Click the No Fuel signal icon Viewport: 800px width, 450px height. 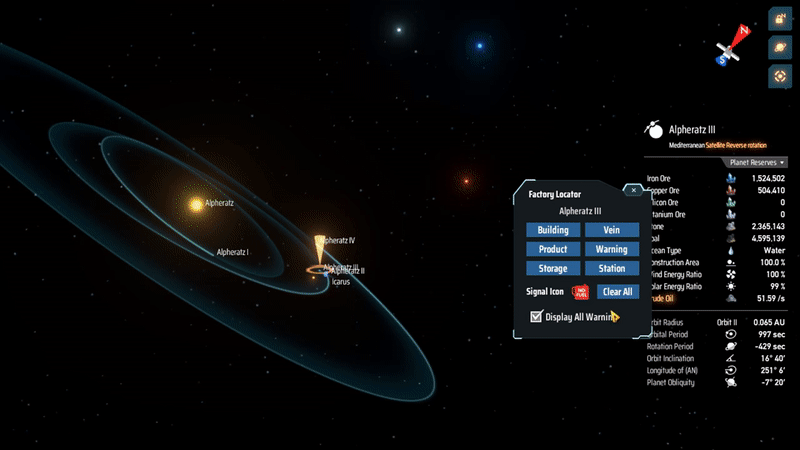[x=580, y=292]
